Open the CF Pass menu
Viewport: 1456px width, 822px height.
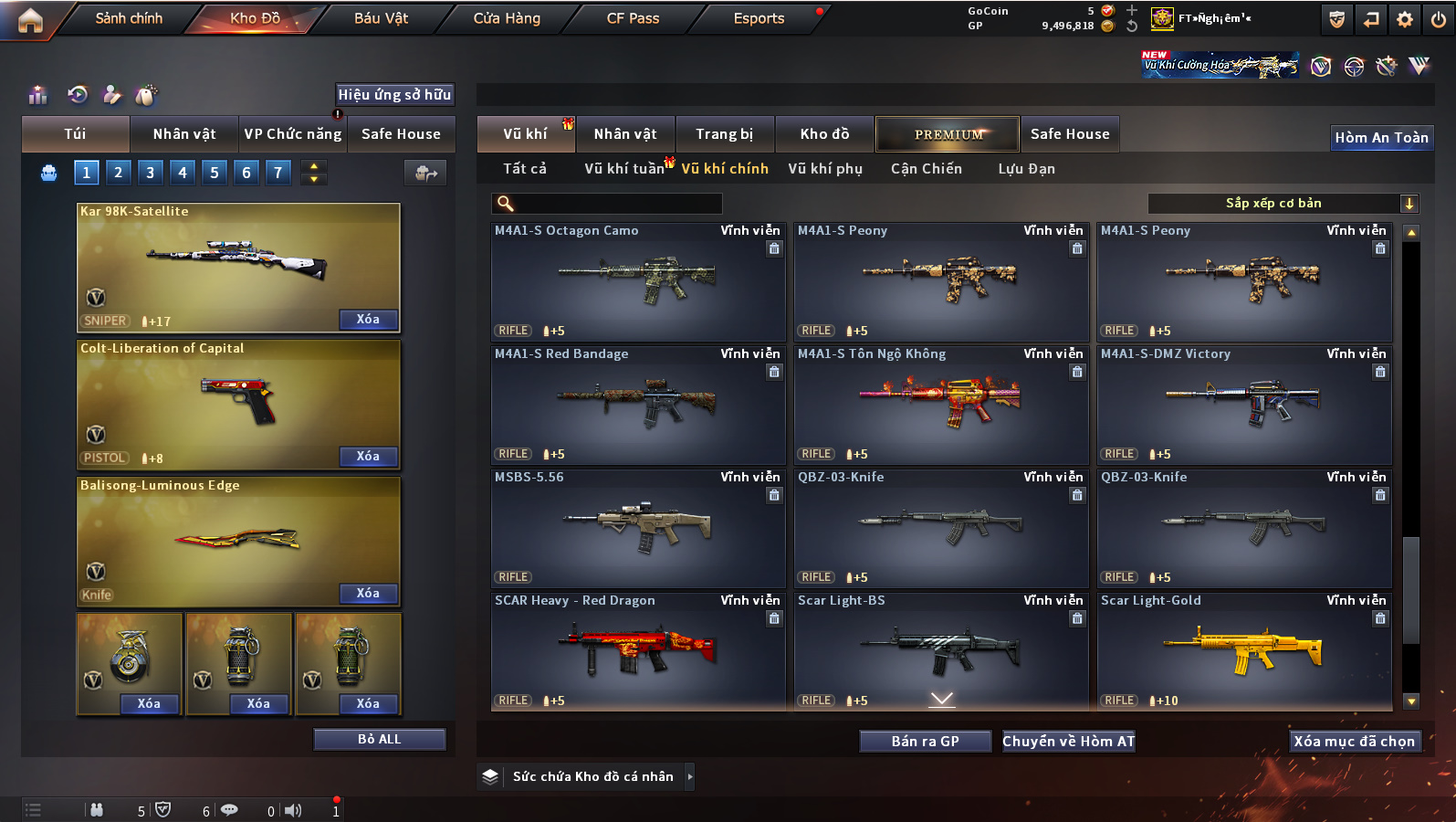click(x=633, y=18)
